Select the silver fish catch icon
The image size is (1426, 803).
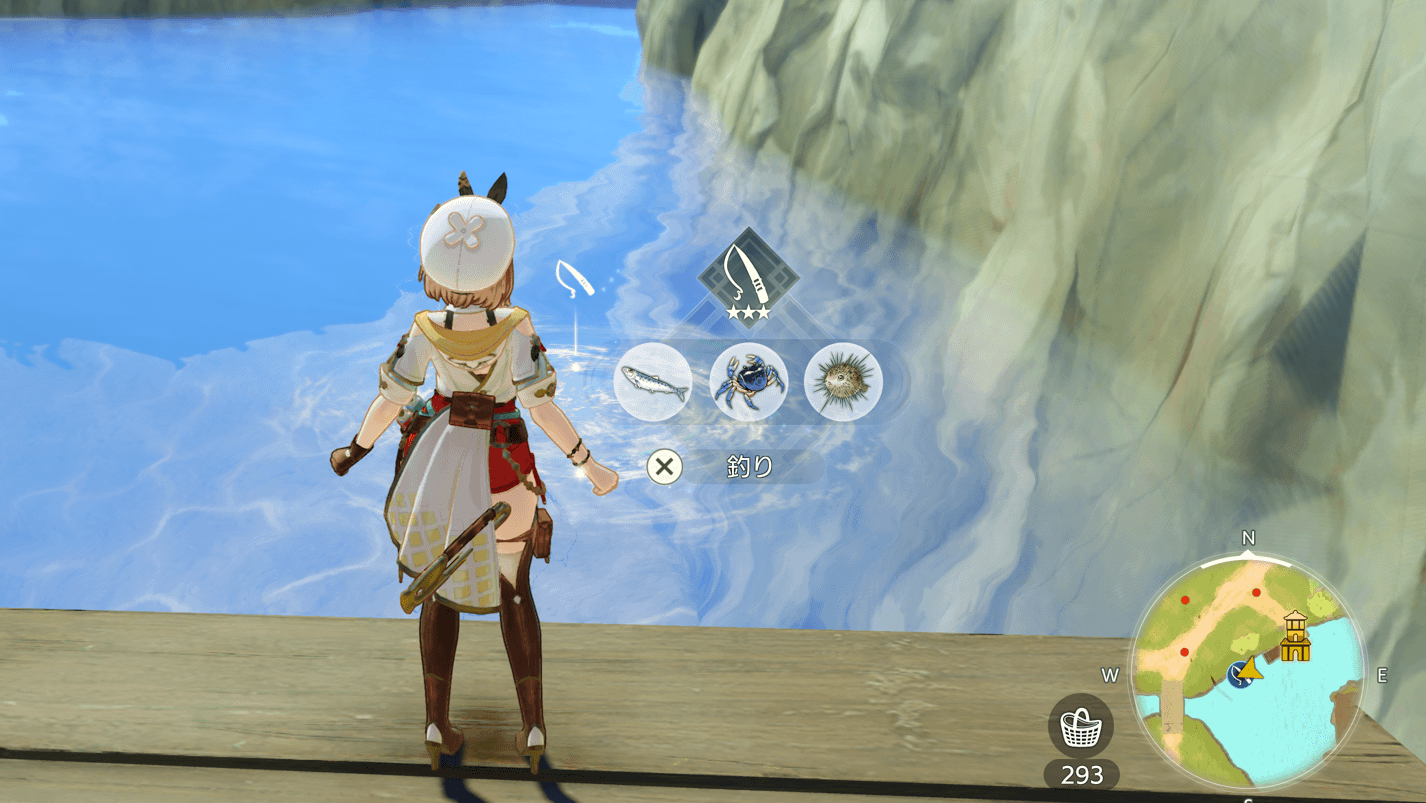tap(652, 382)
